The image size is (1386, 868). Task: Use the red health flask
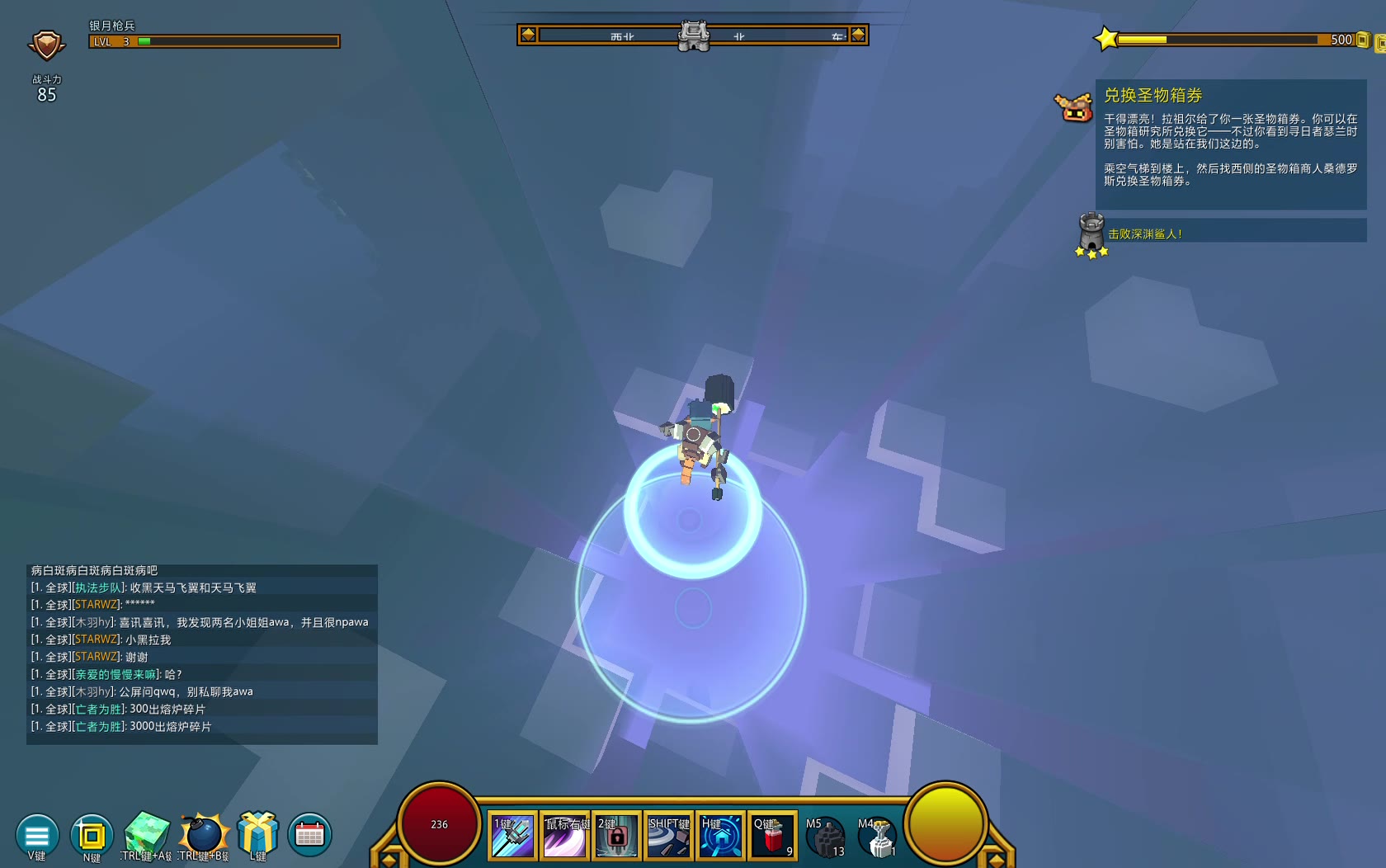pyautogui.click(x=772, y=837)
